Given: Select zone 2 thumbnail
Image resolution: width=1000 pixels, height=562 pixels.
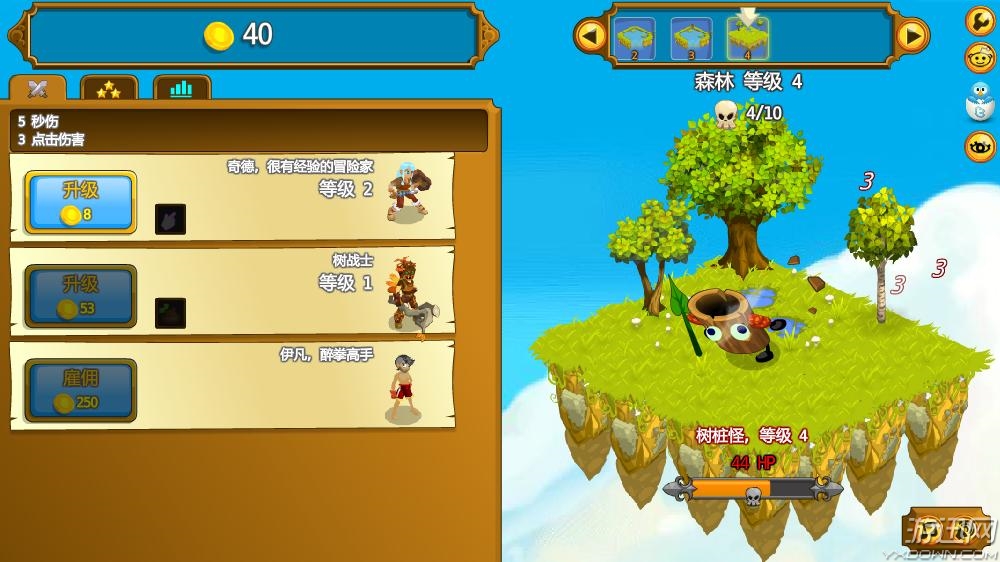Looking at the screenshot, I should (x=635, y=39).
